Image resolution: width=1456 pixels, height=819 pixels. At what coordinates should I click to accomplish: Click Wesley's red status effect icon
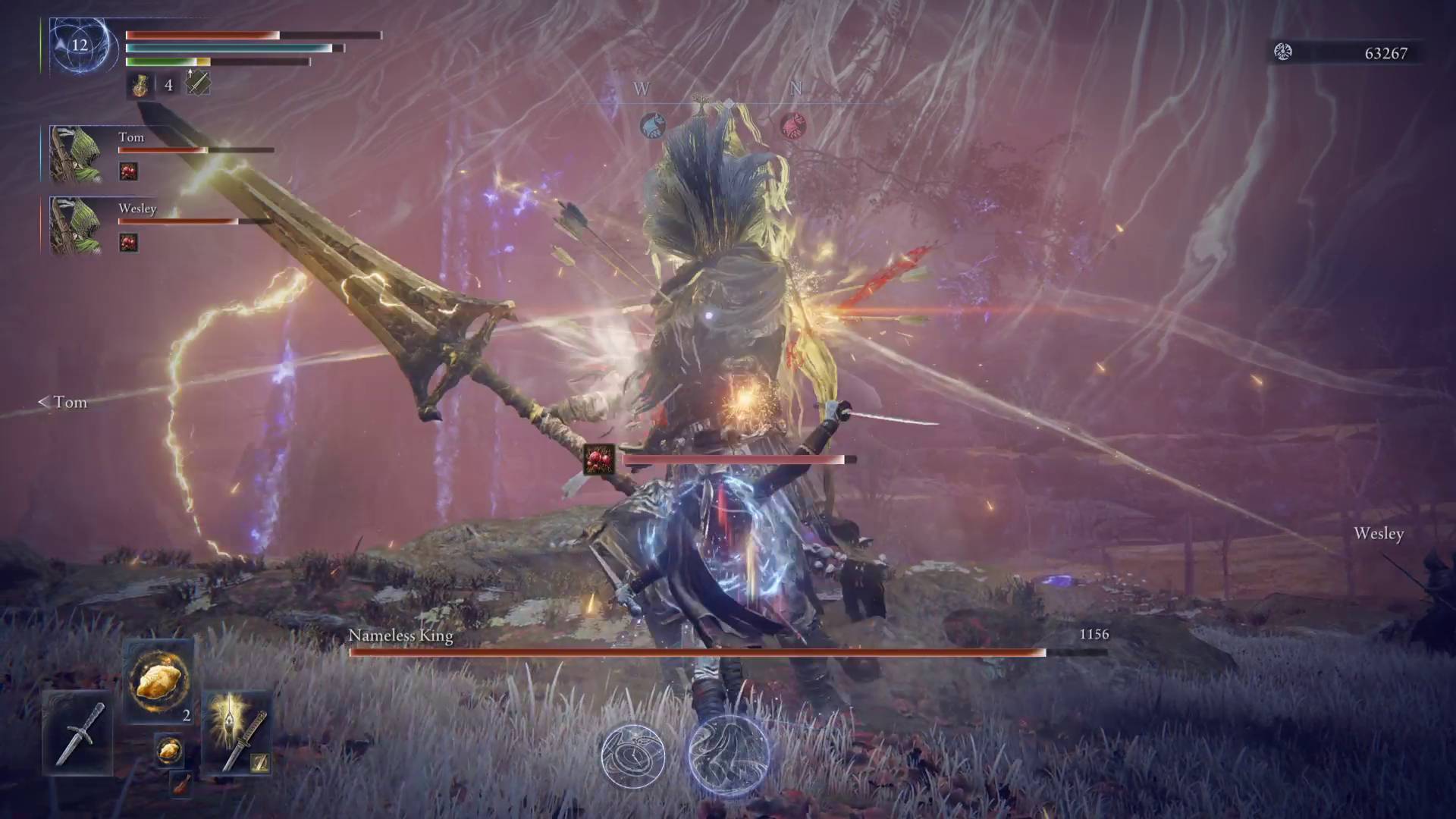point(129,243)
